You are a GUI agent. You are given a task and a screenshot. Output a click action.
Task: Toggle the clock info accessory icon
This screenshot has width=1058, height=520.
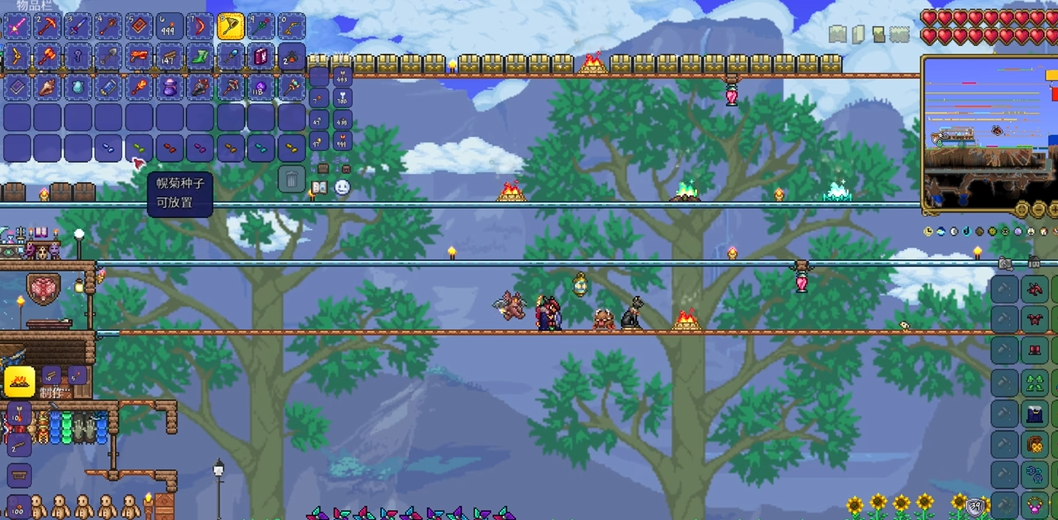(x=929, y=231)
